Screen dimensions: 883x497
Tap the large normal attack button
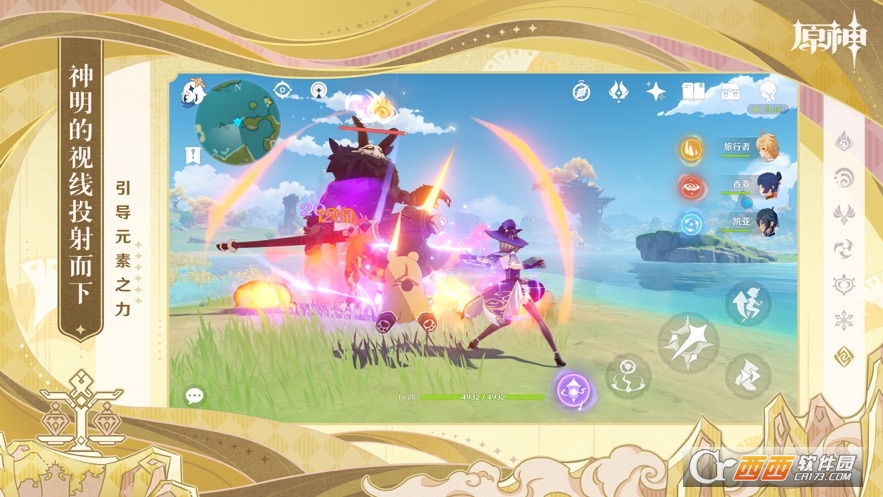(689, 343)
